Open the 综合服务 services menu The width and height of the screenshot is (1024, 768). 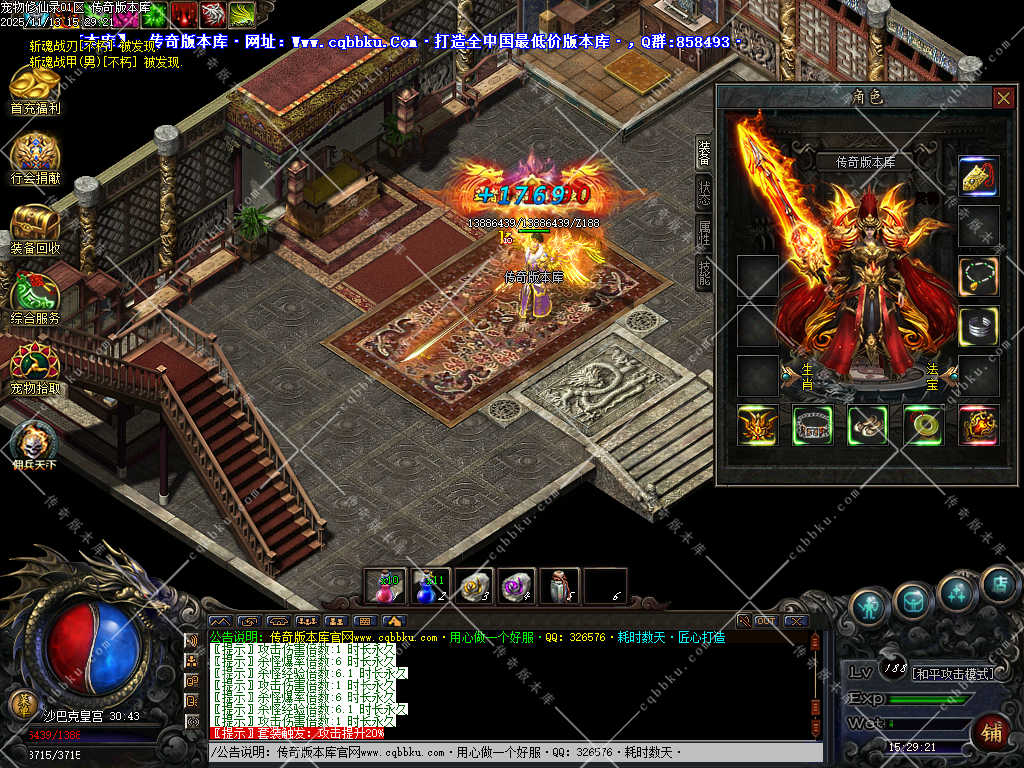(35, 297)
